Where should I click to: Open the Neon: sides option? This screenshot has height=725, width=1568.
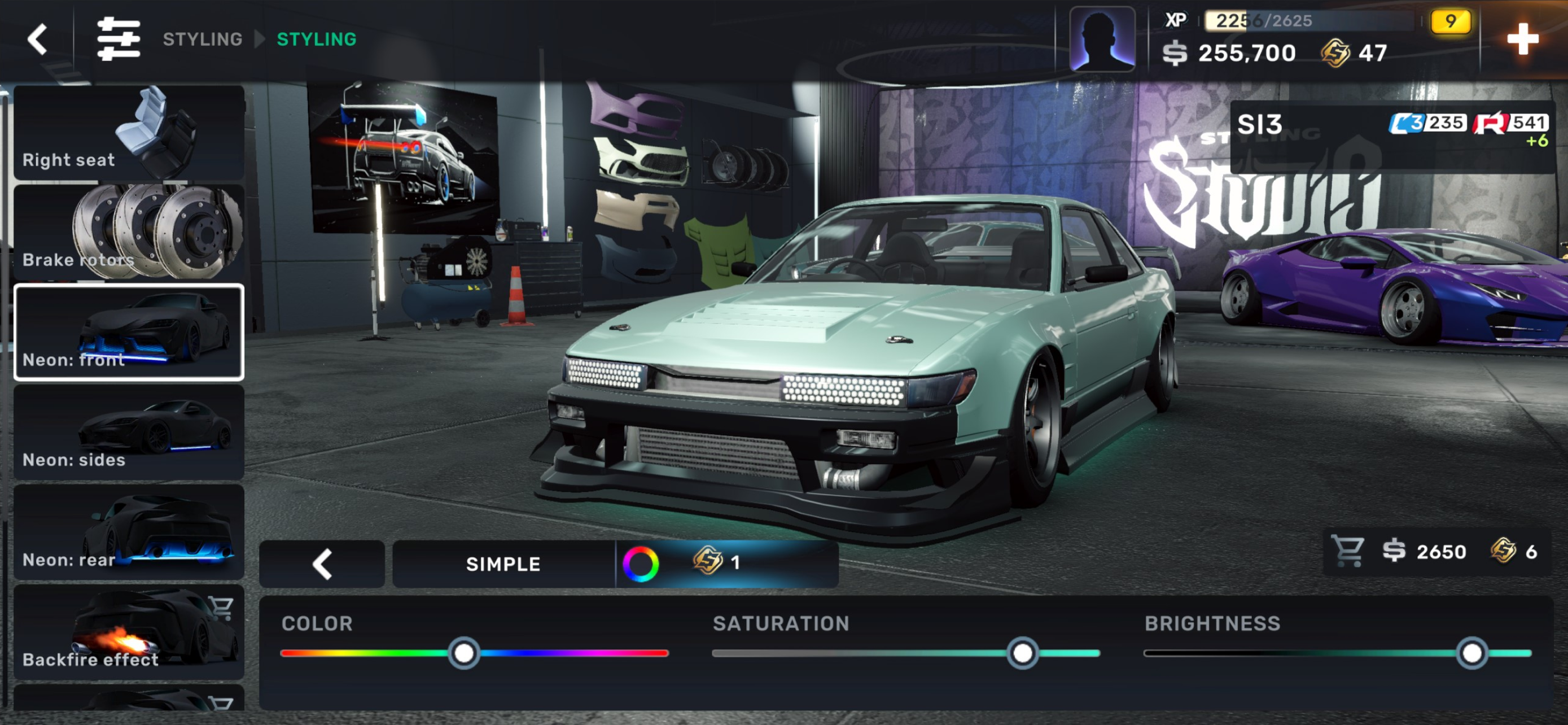coord(129,432)
